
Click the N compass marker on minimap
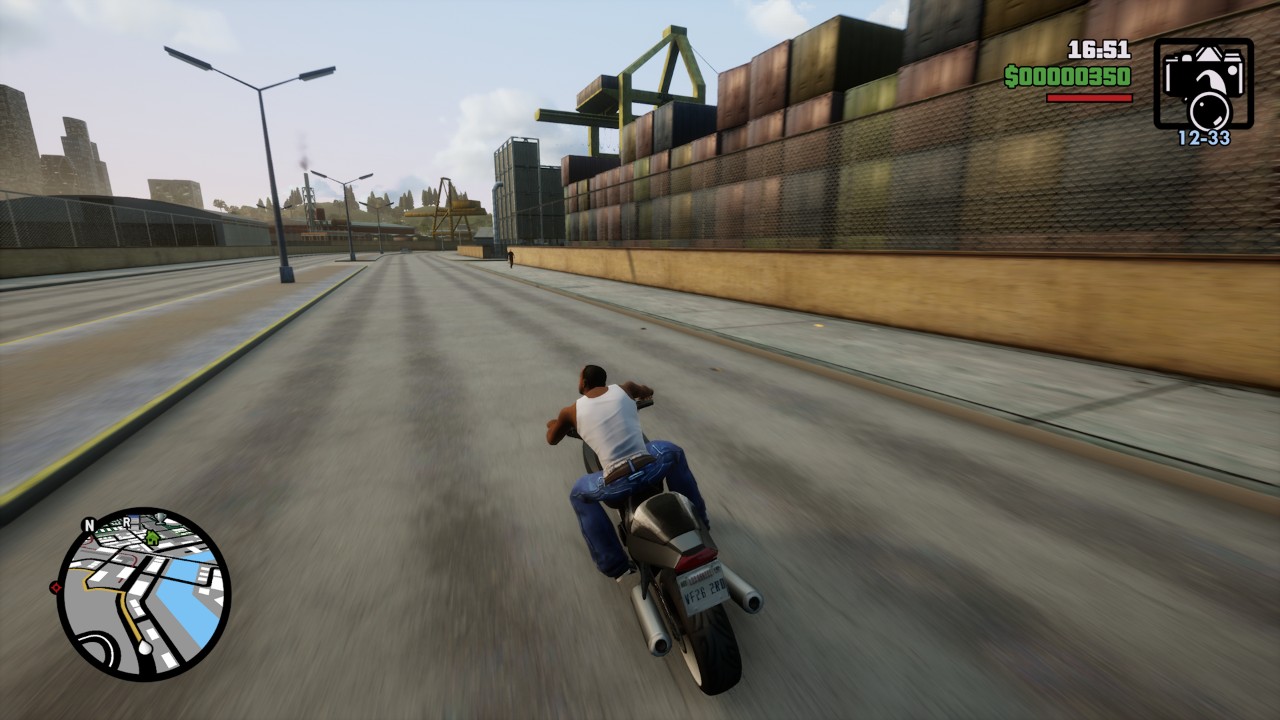(89, 525)
